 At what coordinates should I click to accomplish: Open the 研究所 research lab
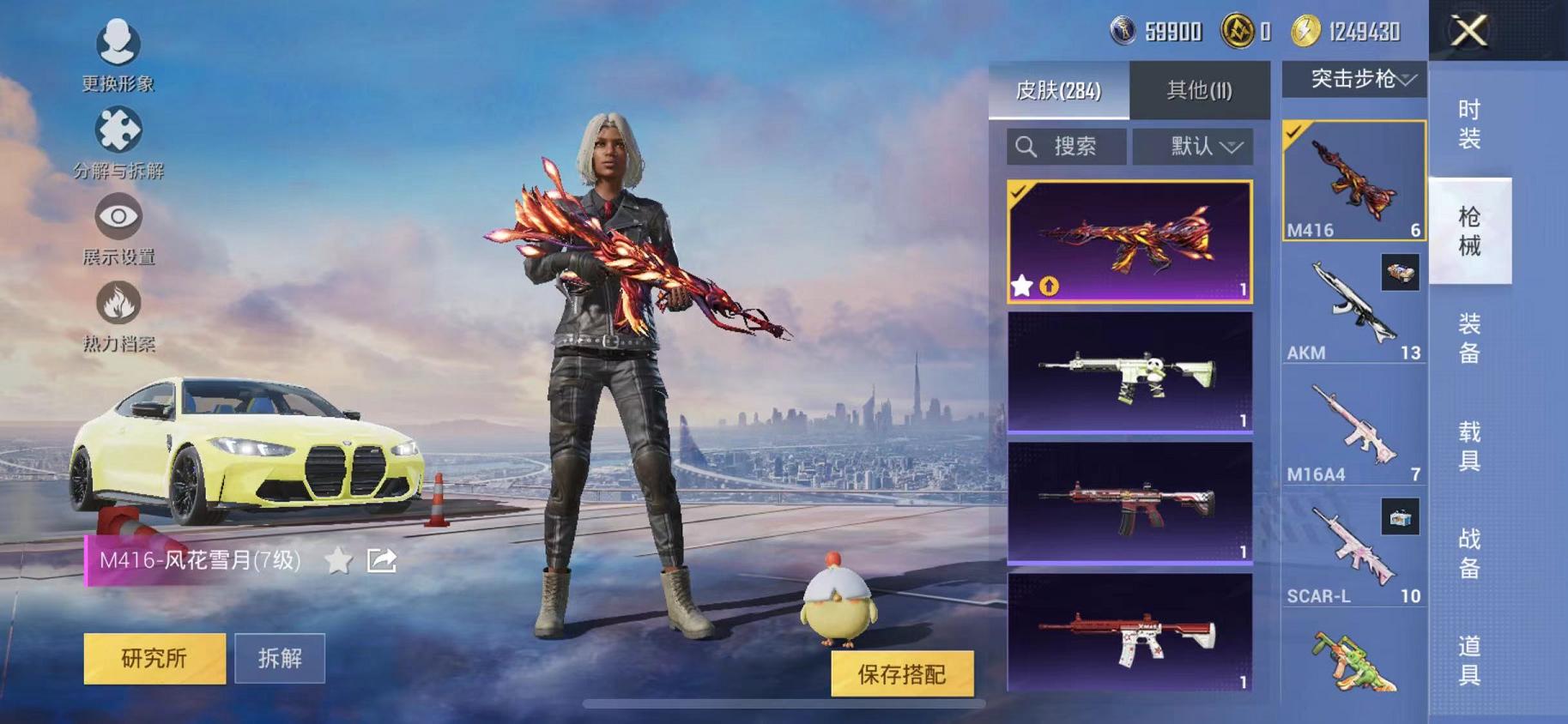(154, 659)
